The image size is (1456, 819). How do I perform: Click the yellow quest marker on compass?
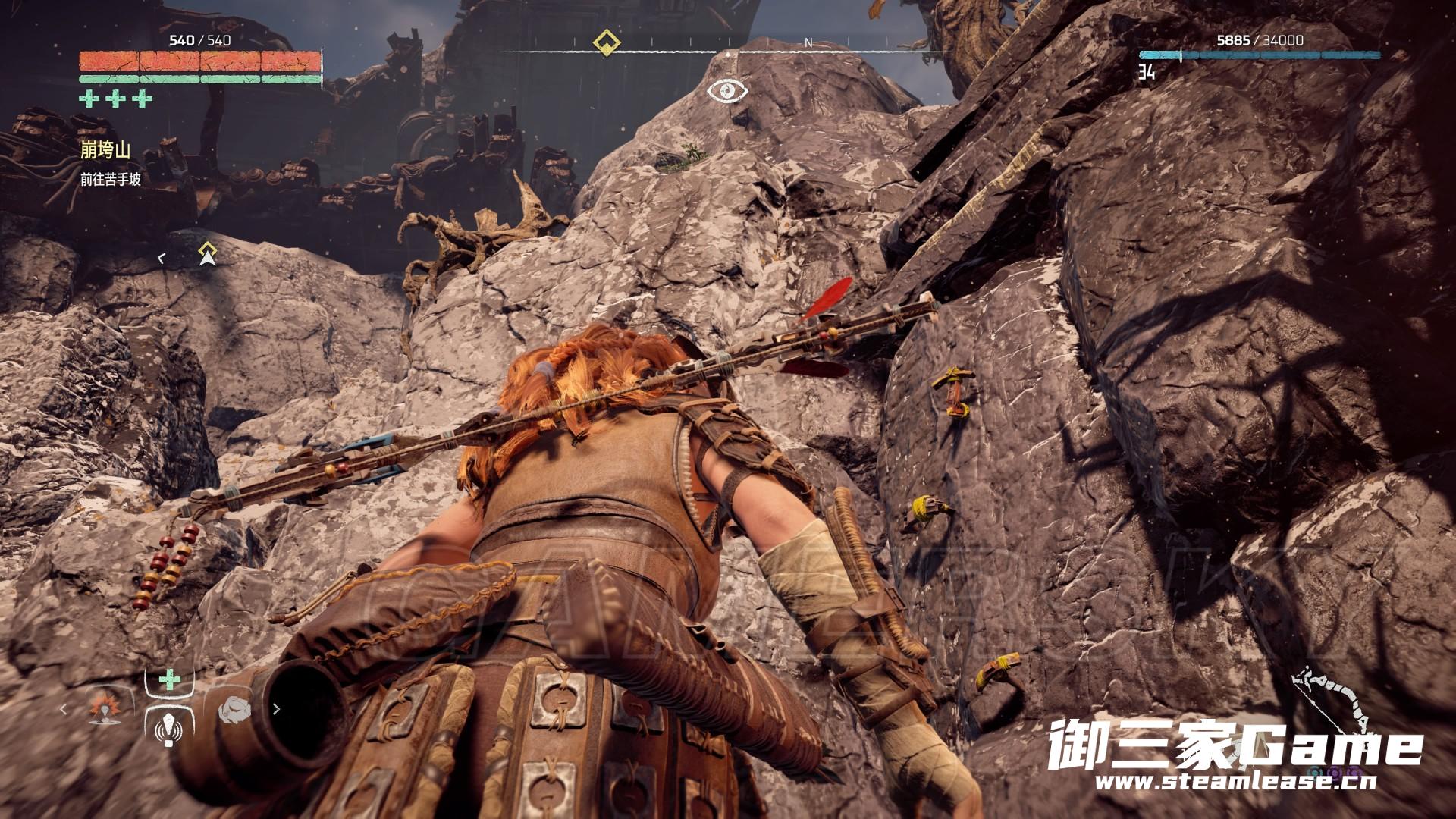tap(606, 42)
